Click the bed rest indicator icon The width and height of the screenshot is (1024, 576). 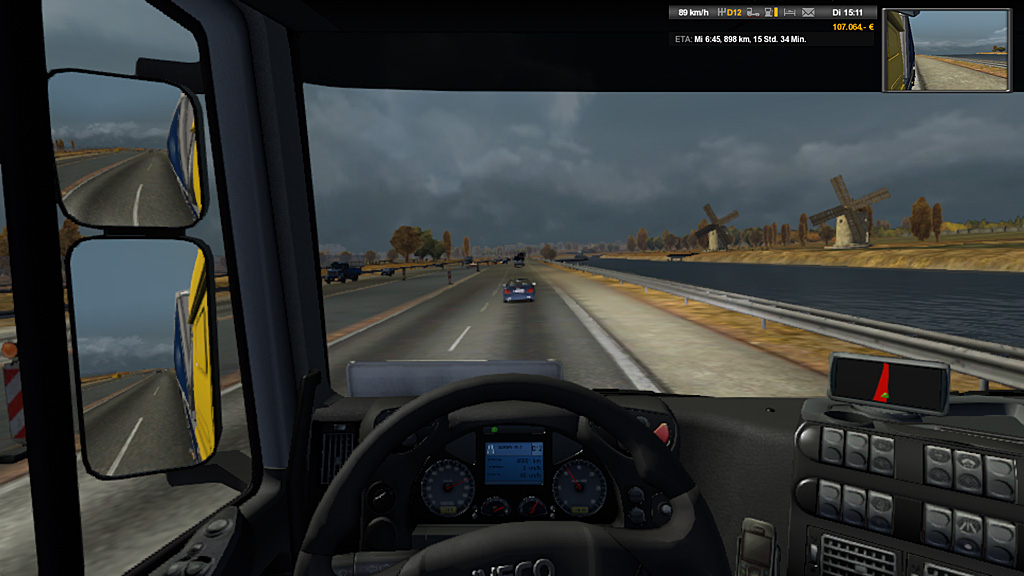click(790, 13)
